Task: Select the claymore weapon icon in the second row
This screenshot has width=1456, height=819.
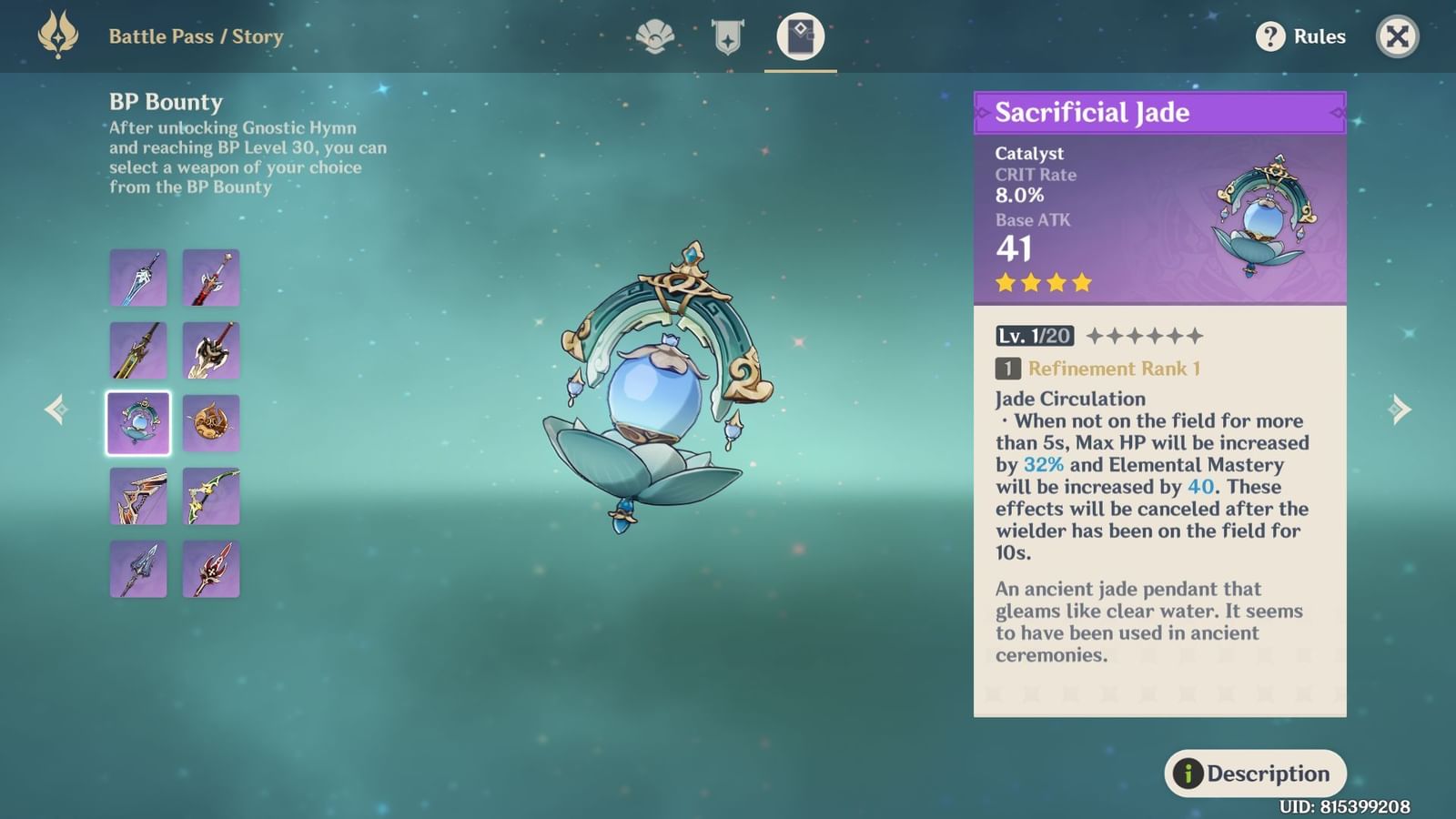Action: (138, 350)
